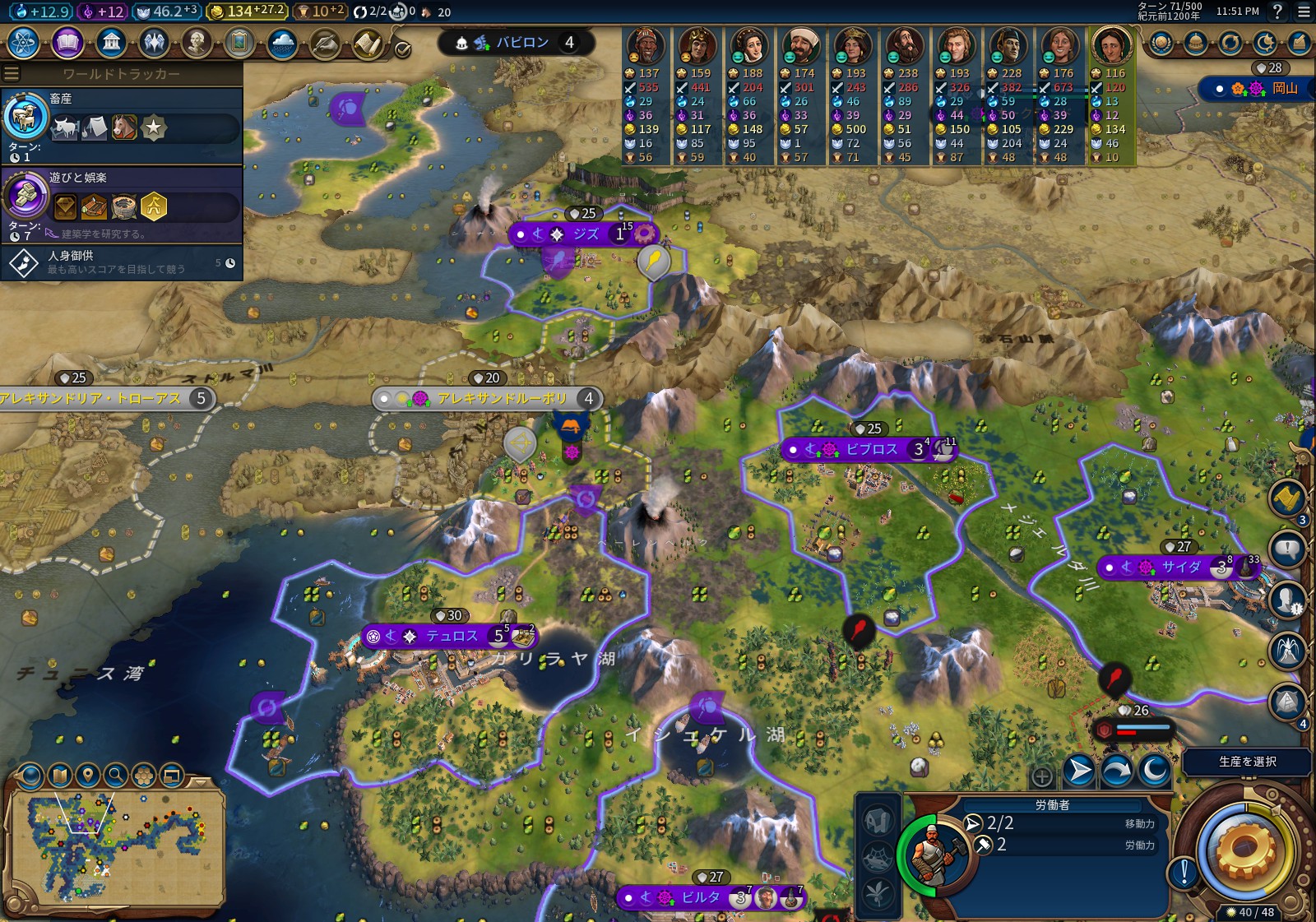Viewport: 1316px width, 922px height.
Task: Toggle the ワールドトラッカー hamburger menu
Action: [12, 74]
